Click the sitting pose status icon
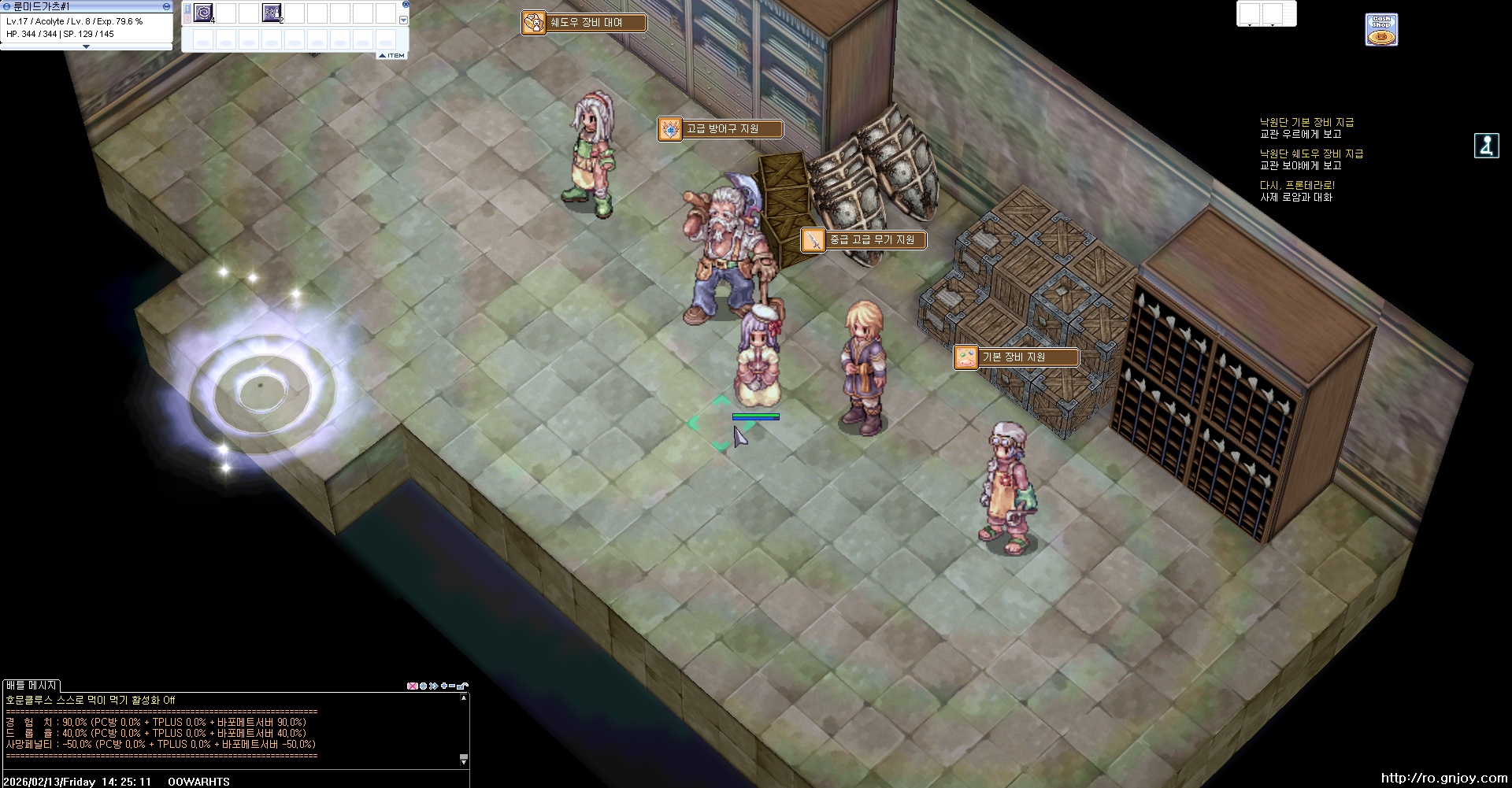Screen dimensions: 1512x788 [1486, 146]
